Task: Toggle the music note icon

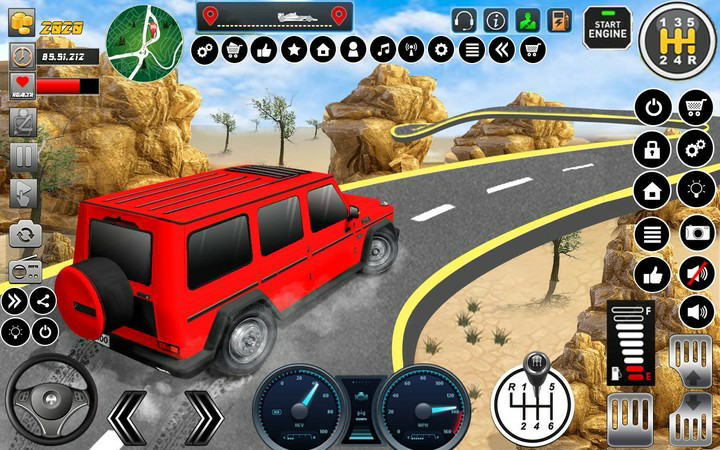Action: point(382,49)
